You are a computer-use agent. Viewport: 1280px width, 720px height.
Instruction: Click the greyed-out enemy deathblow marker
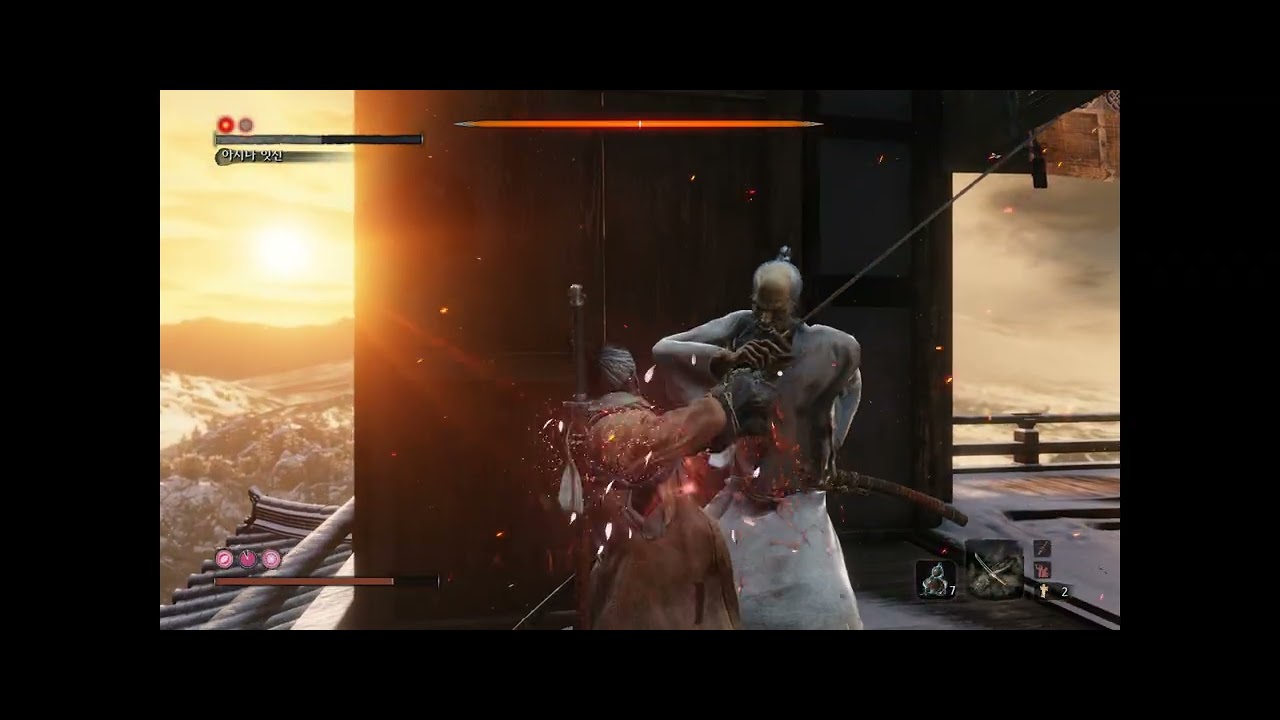(246, 125)
